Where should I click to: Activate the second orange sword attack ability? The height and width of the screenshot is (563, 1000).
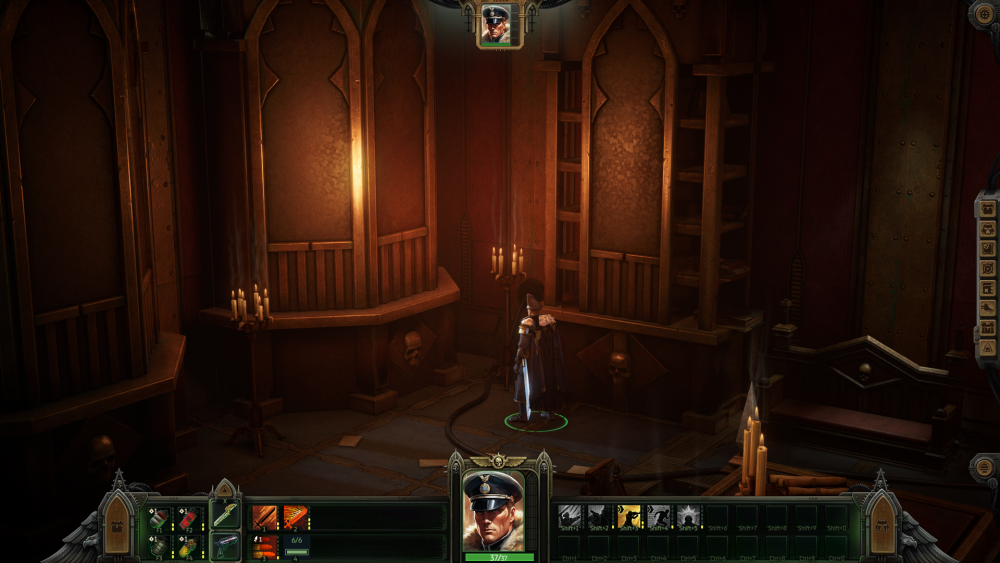(x=296, y=517)
